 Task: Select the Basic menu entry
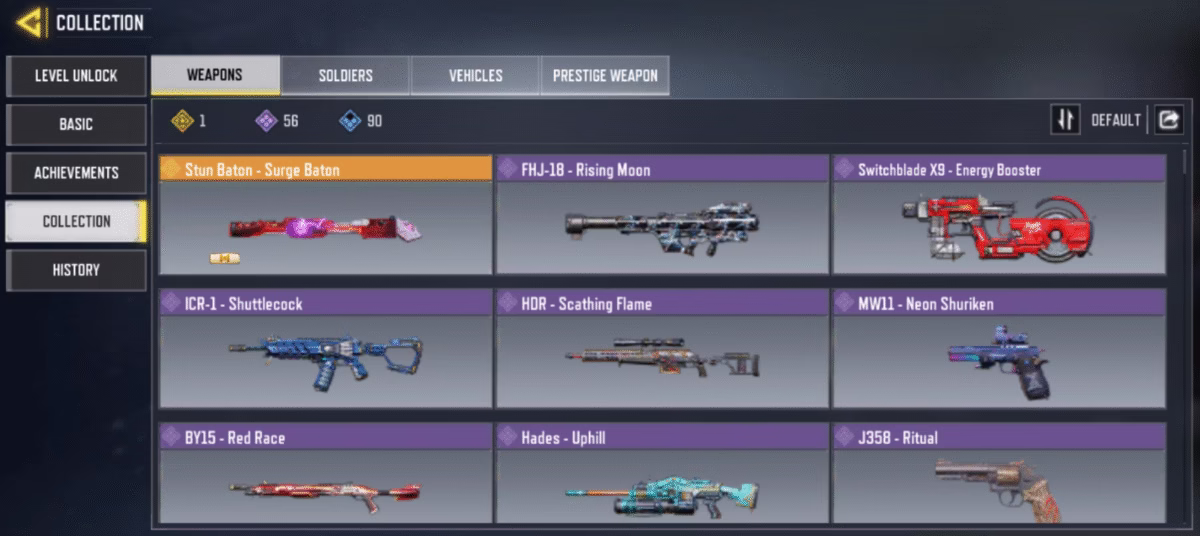[x=76, y=125]
